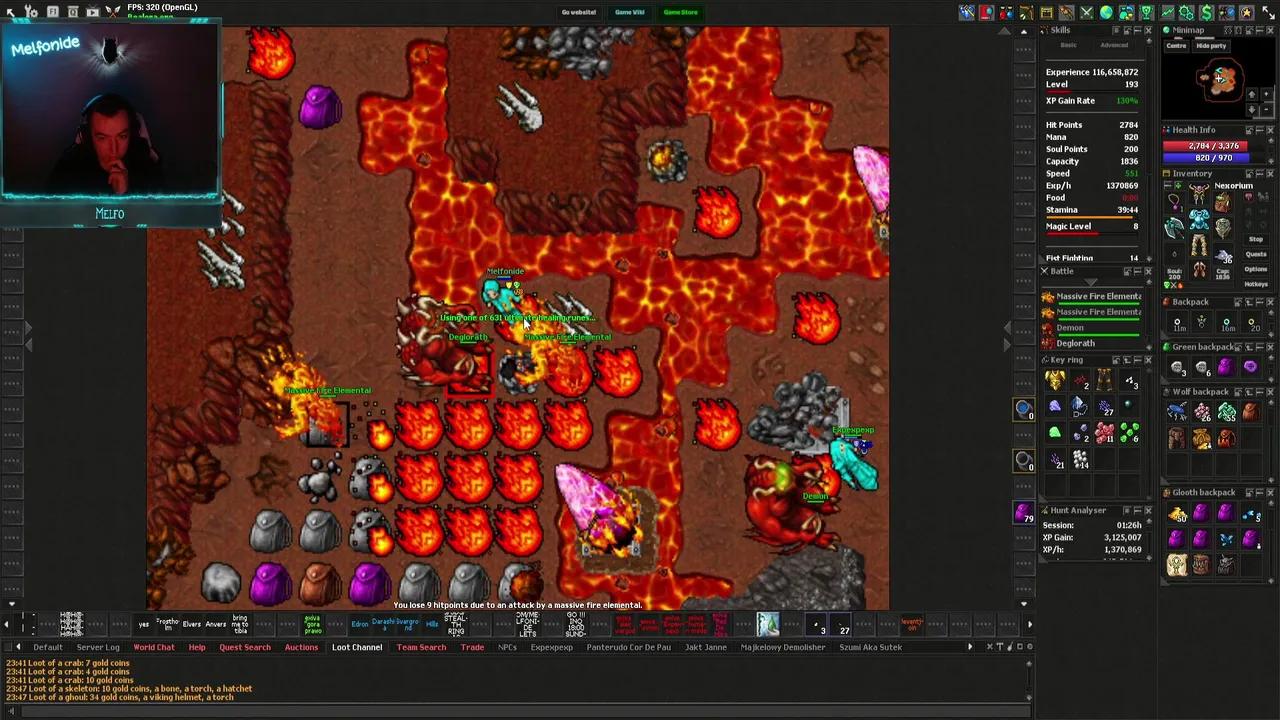
Task: Click the arrow beside Fist Fighting skill
Action: [x=1149, y=258]
